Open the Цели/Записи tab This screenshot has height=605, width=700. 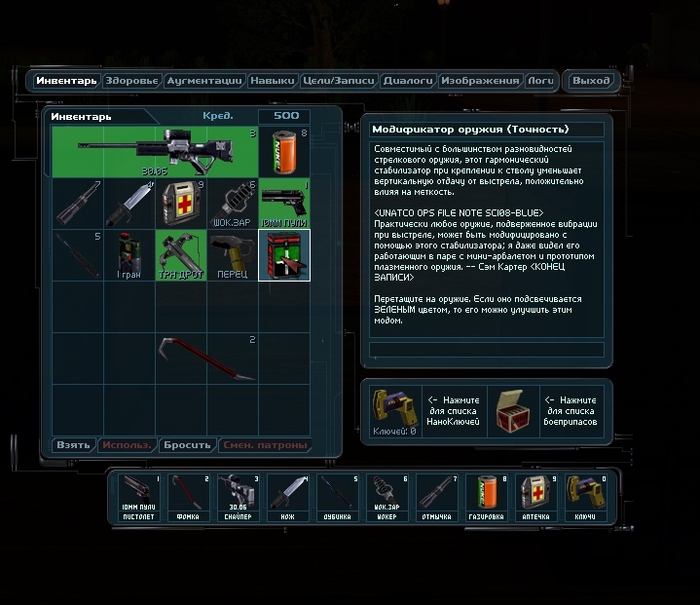pos(338,81)
